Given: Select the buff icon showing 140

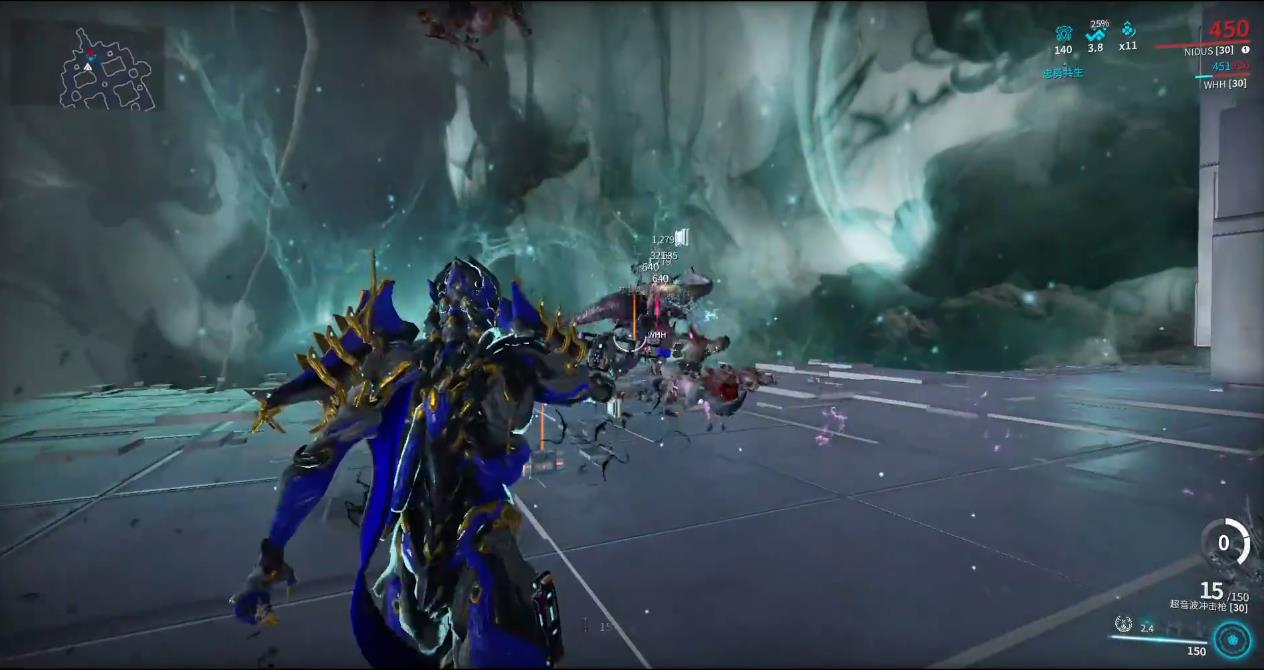Looking at the screenshot, I should coord(1063,33).
